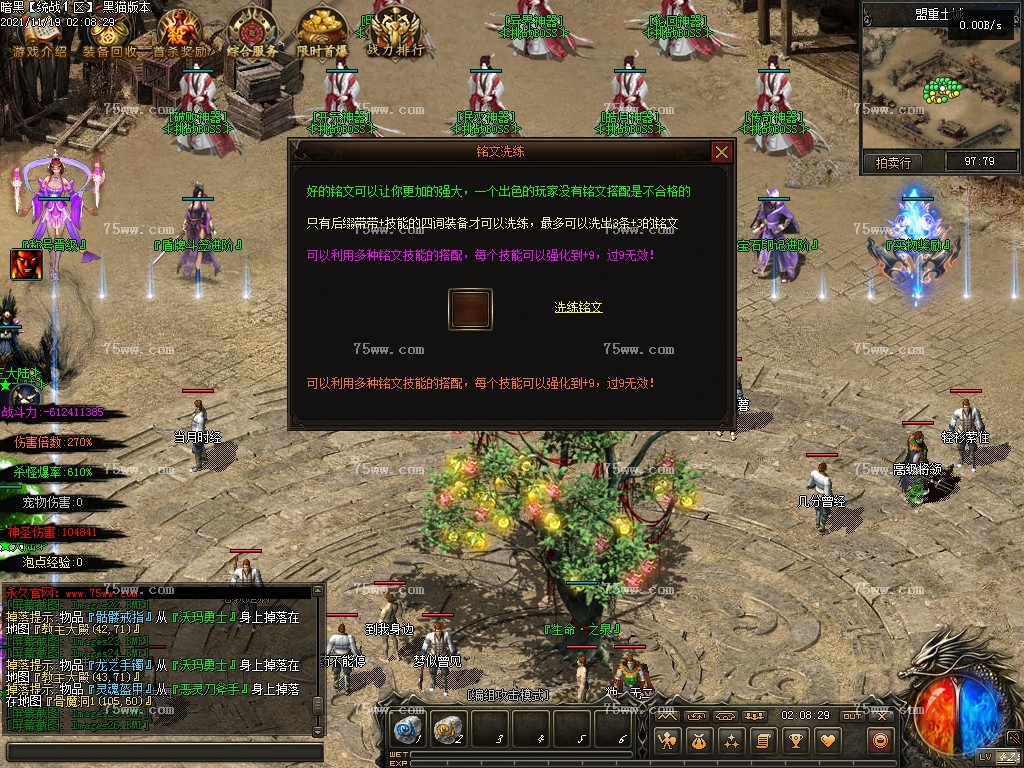Close the 铭文洗练 dialog
Viewport: 1024px width, 768px height.
(721, 152)
